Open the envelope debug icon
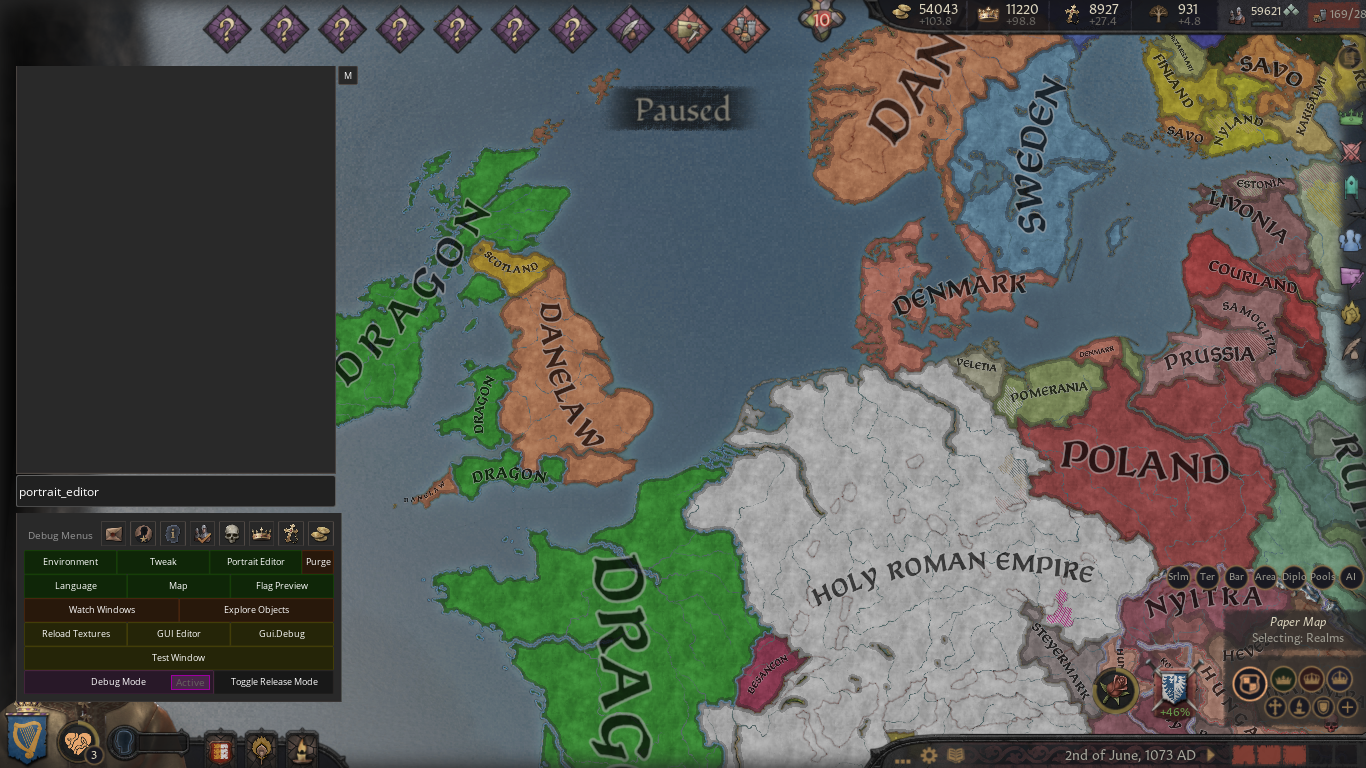 pyautogui.click(x=113, y=533)
